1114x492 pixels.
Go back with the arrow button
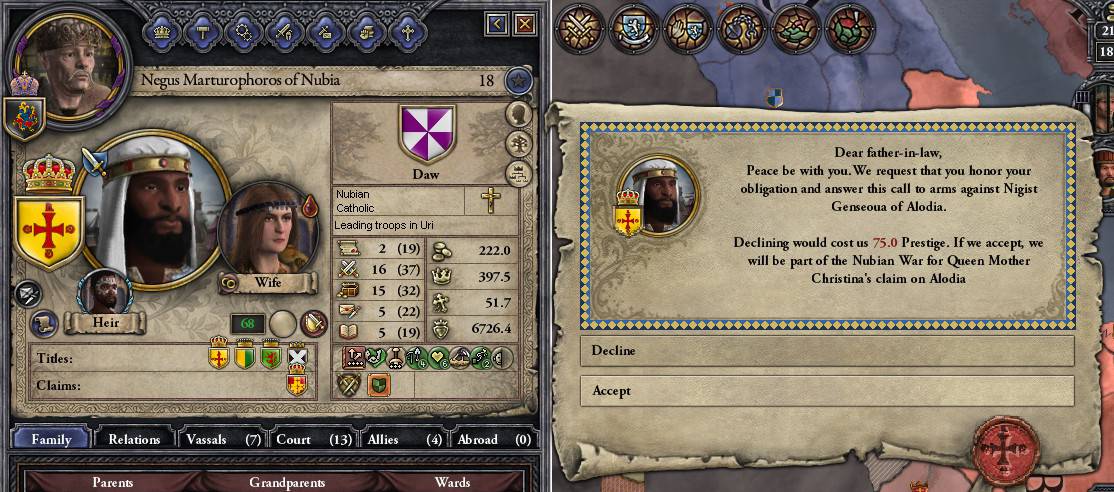497,22
